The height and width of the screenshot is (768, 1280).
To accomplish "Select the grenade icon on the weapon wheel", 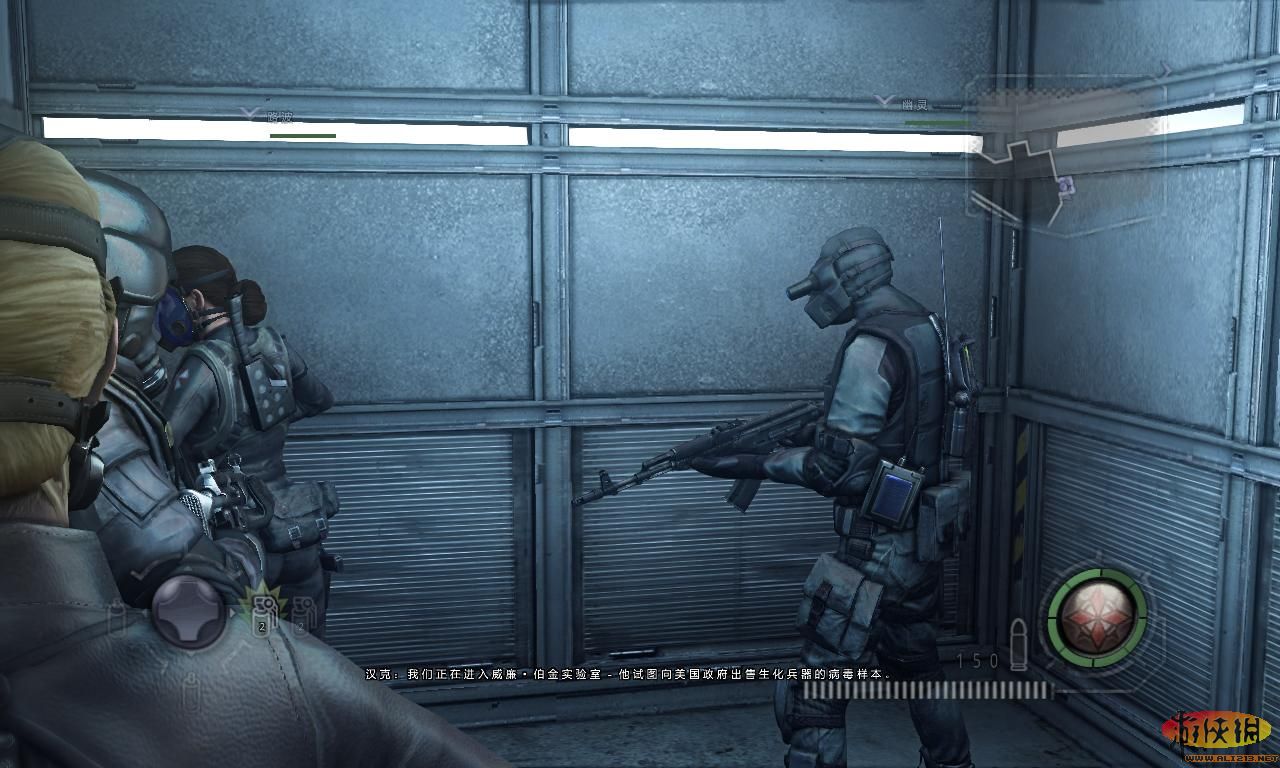I will (263, 618).
